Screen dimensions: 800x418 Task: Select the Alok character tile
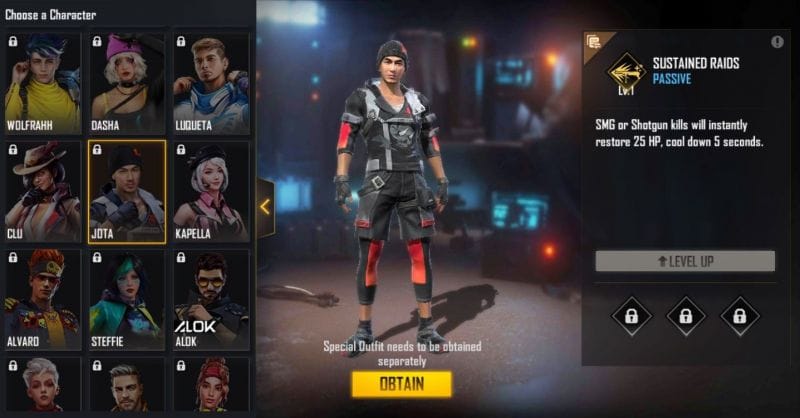(x=210, y=299)
